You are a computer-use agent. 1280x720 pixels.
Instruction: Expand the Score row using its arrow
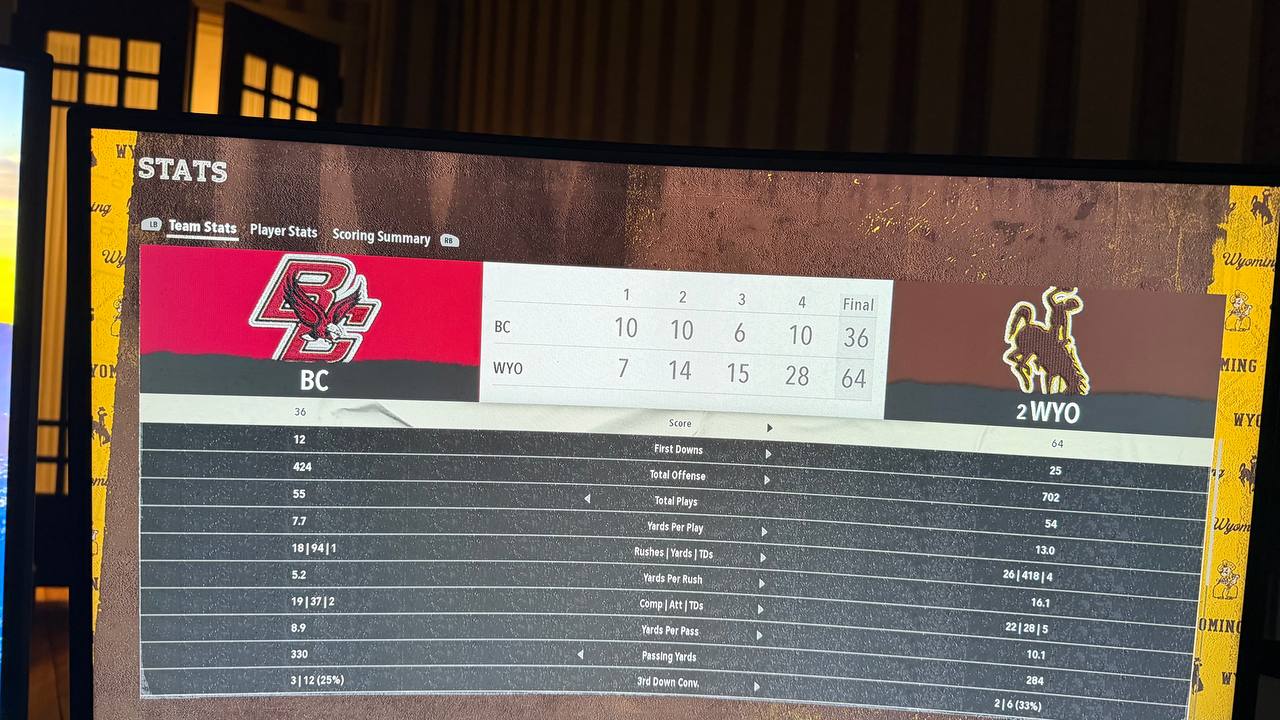coord(769,427)
